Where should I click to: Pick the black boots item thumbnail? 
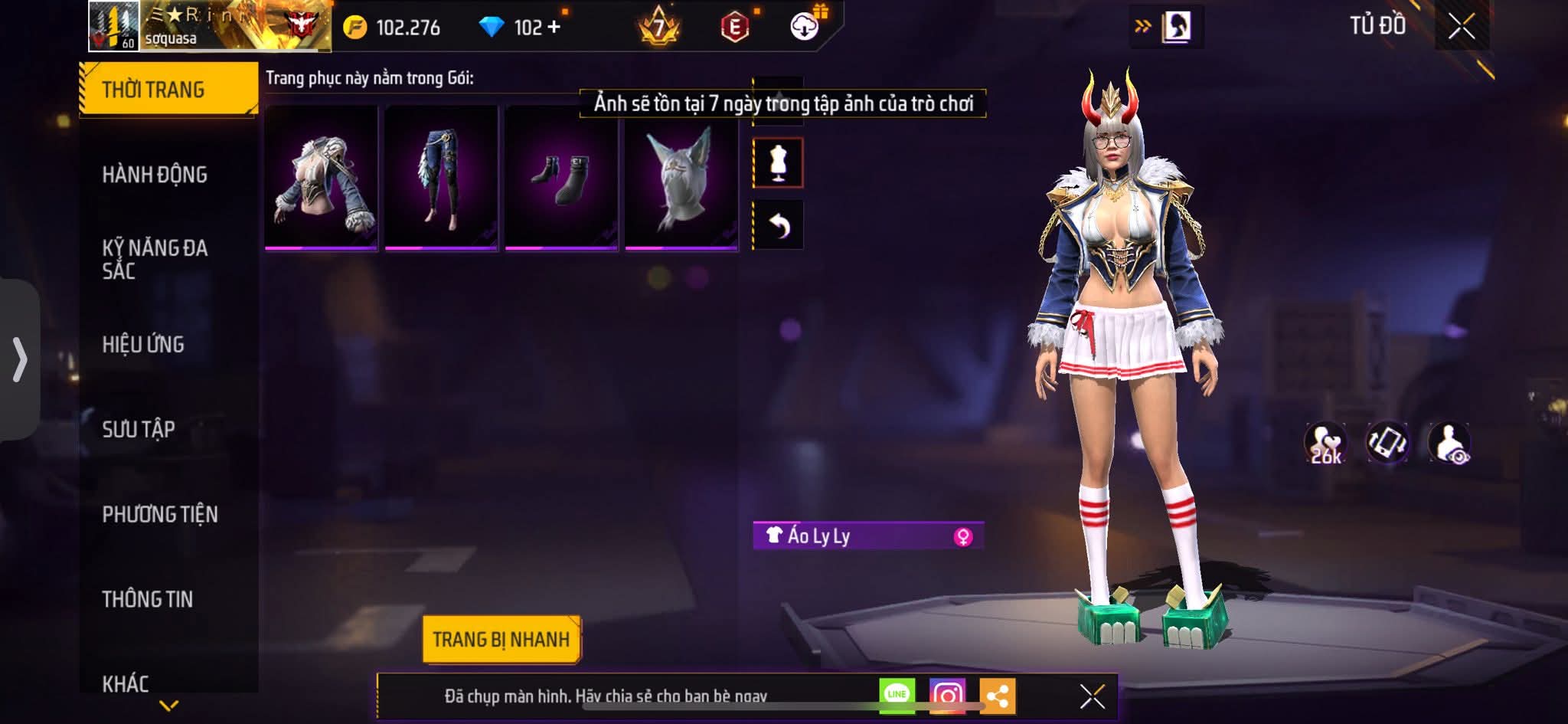pyautogui.click(x=561, y=178)
